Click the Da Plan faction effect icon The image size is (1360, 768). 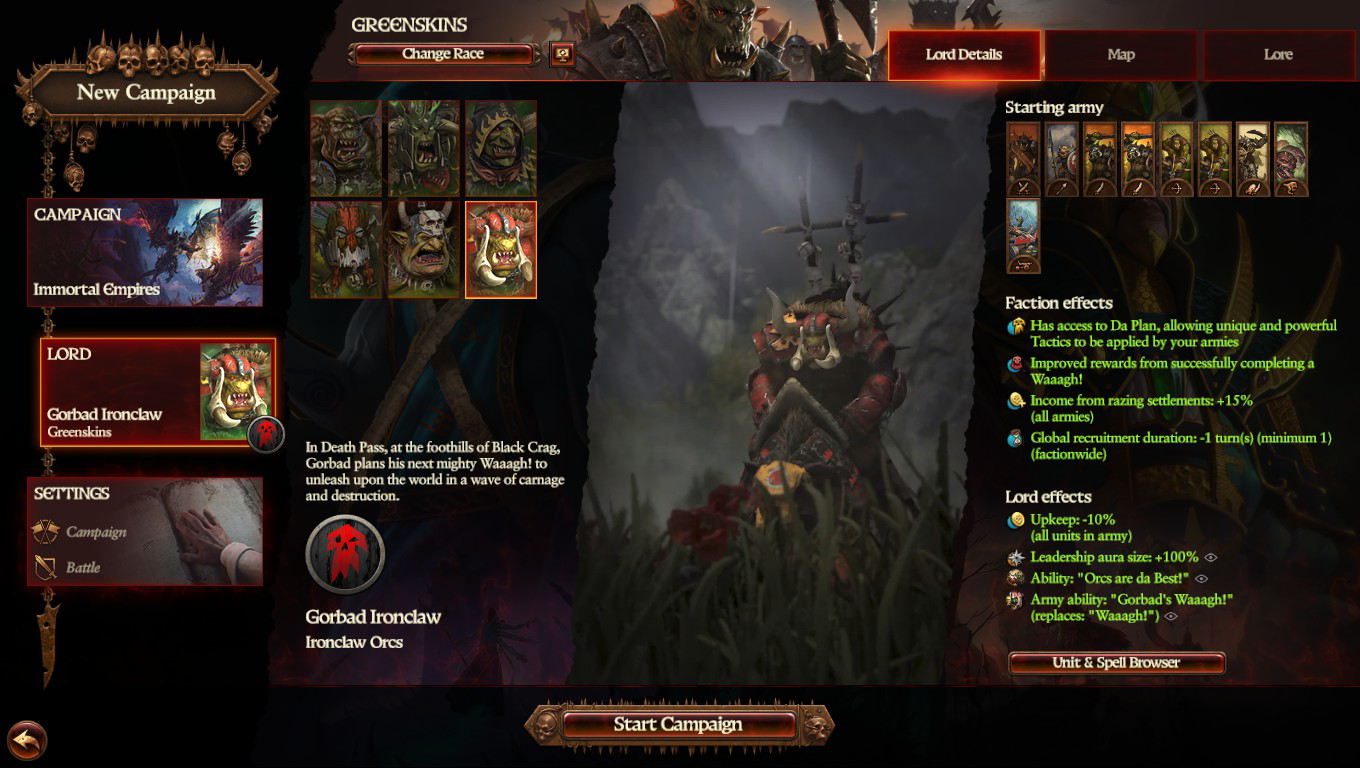[1017, 325]
